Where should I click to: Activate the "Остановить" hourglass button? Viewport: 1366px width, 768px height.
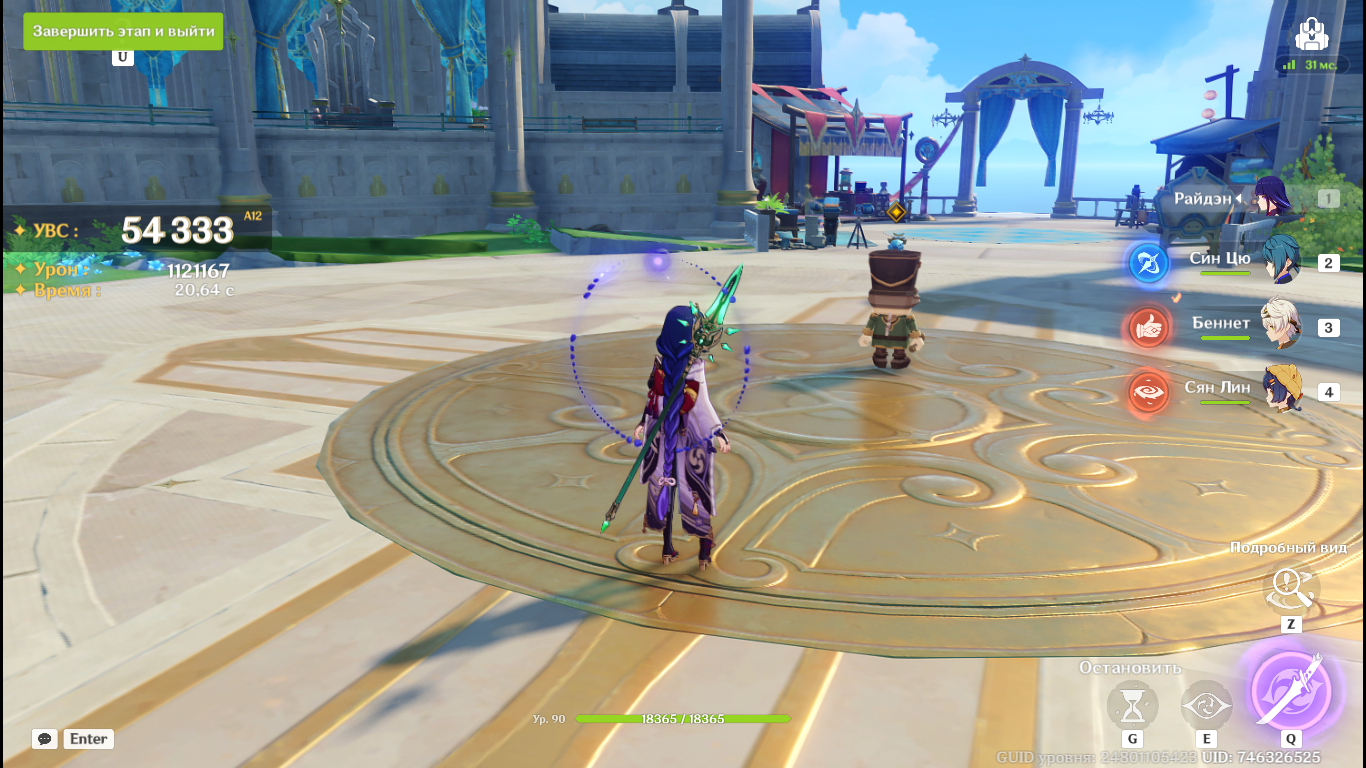(1132, 706)
